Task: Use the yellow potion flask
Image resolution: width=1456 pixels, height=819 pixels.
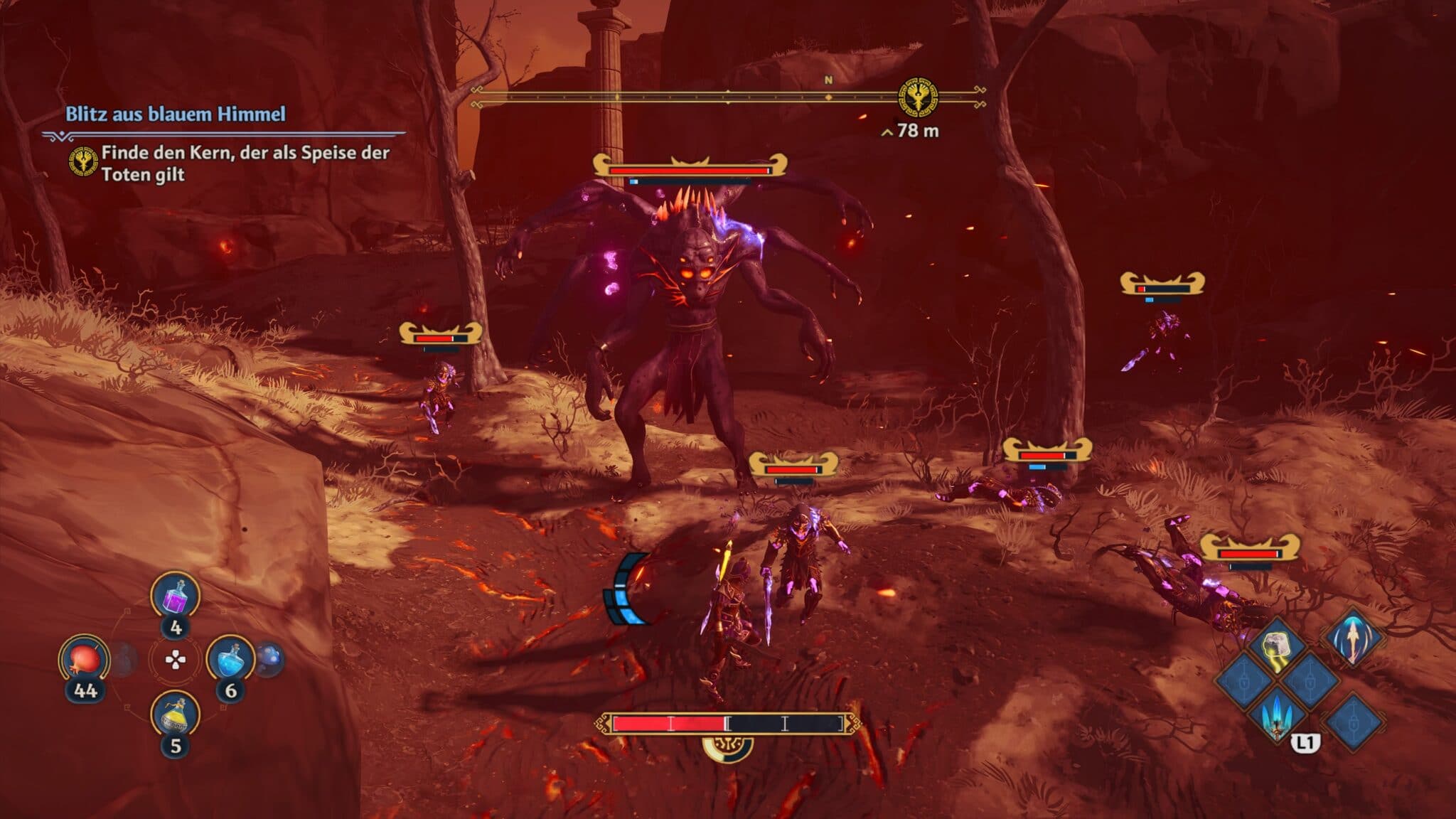Action: [x=176, y=716]
